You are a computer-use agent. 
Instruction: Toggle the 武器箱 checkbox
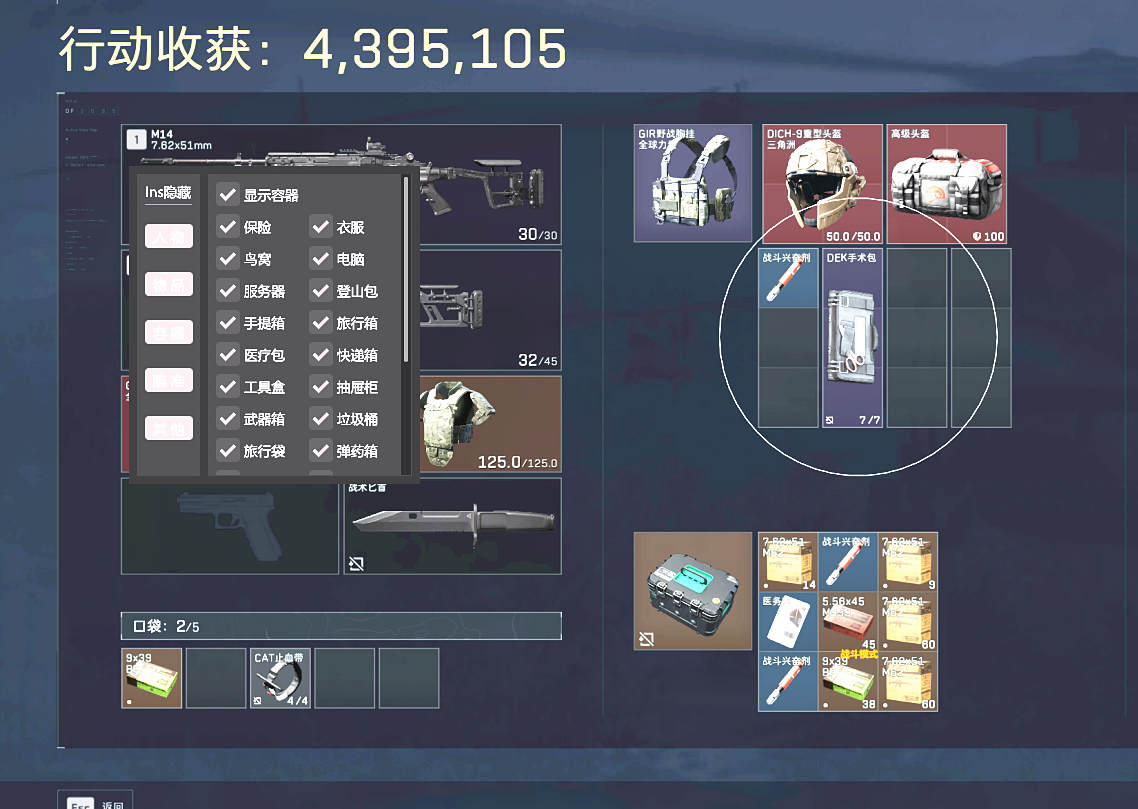pyautogui.click(x=228, y=419)
